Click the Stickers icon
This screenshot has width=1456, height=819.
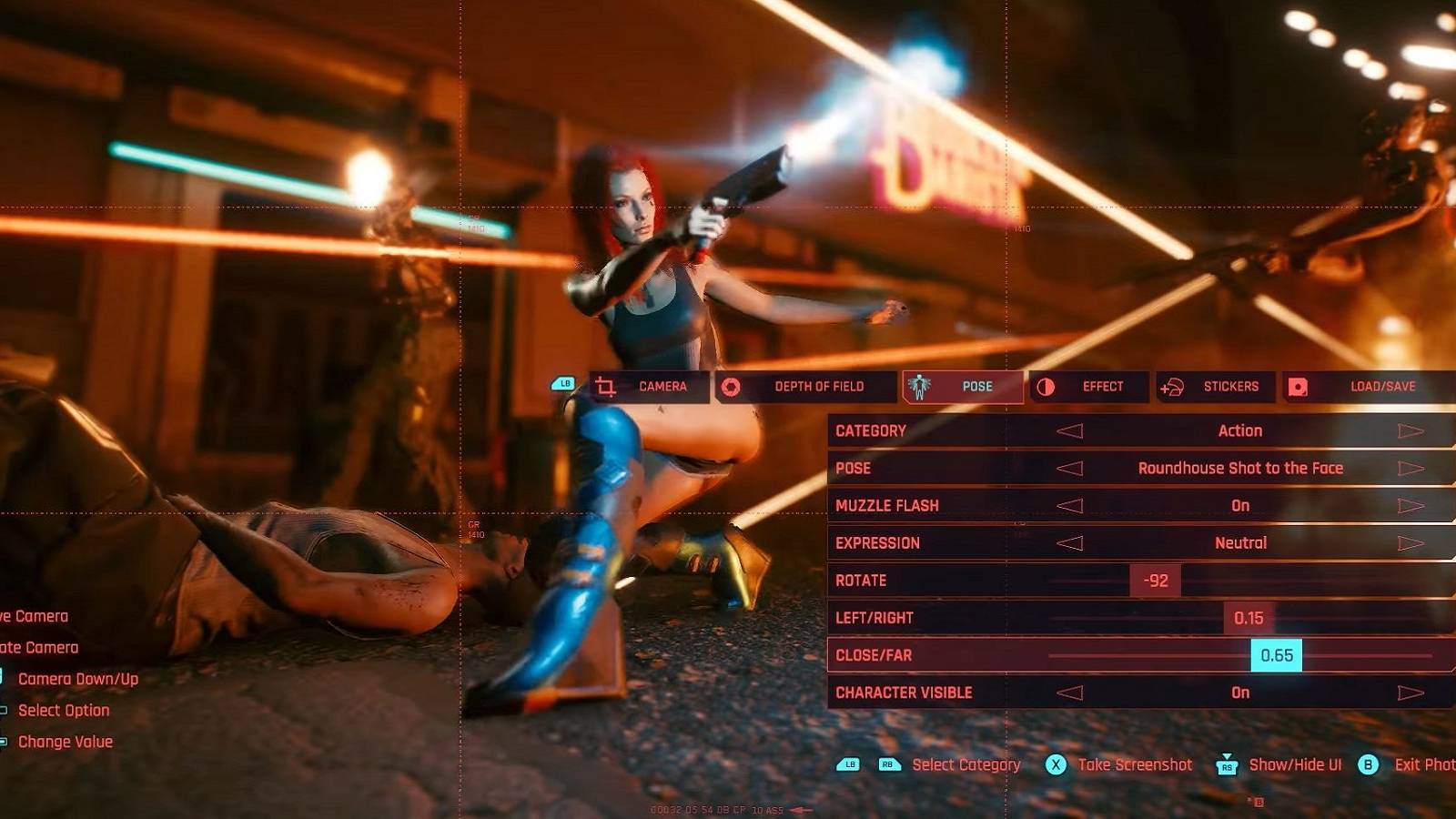(x=1174, y=386)
